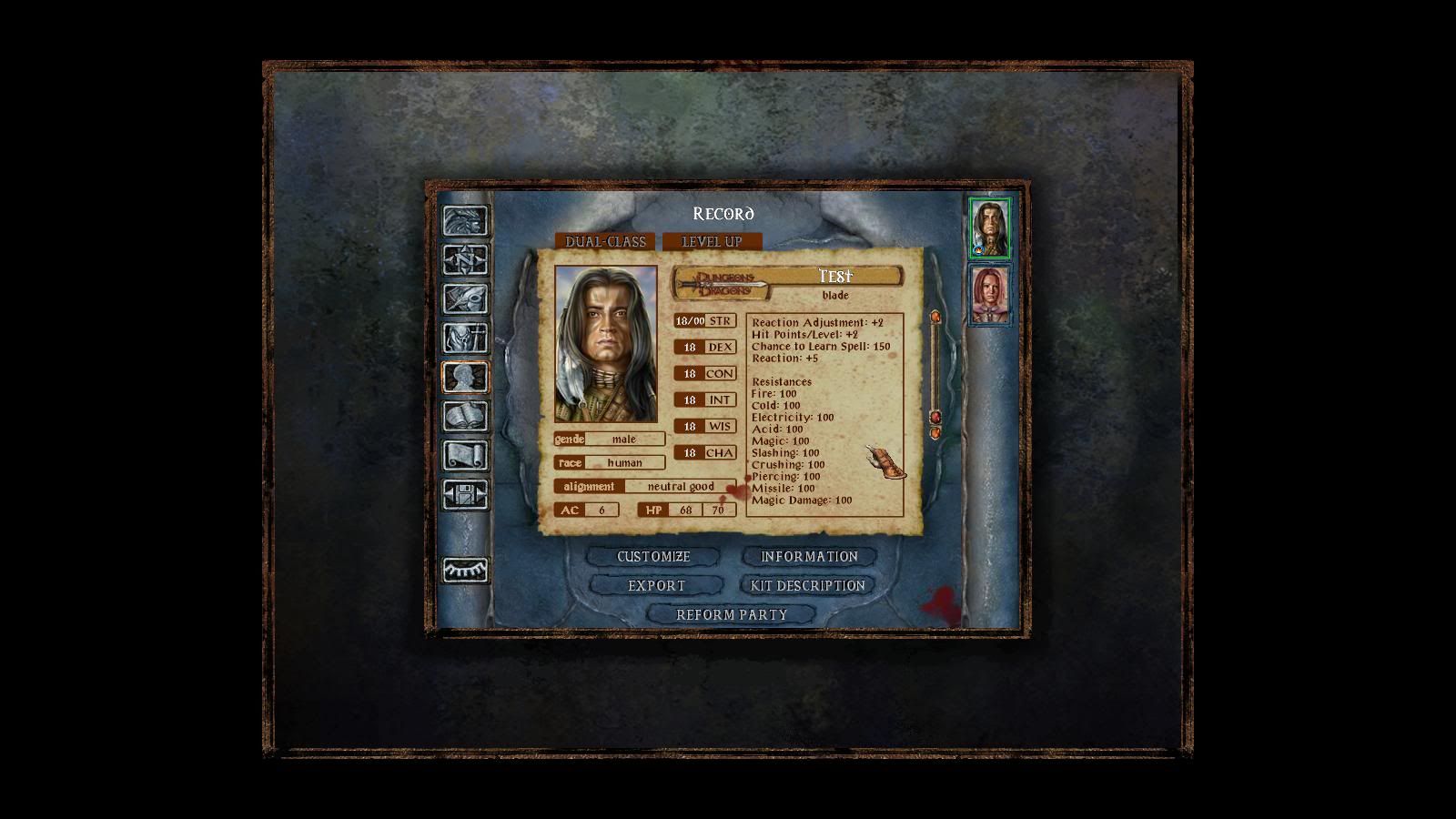Click the stats scrollbar up arrow
This screenshot has width=1456, height=819.
(x=935, y=317)
